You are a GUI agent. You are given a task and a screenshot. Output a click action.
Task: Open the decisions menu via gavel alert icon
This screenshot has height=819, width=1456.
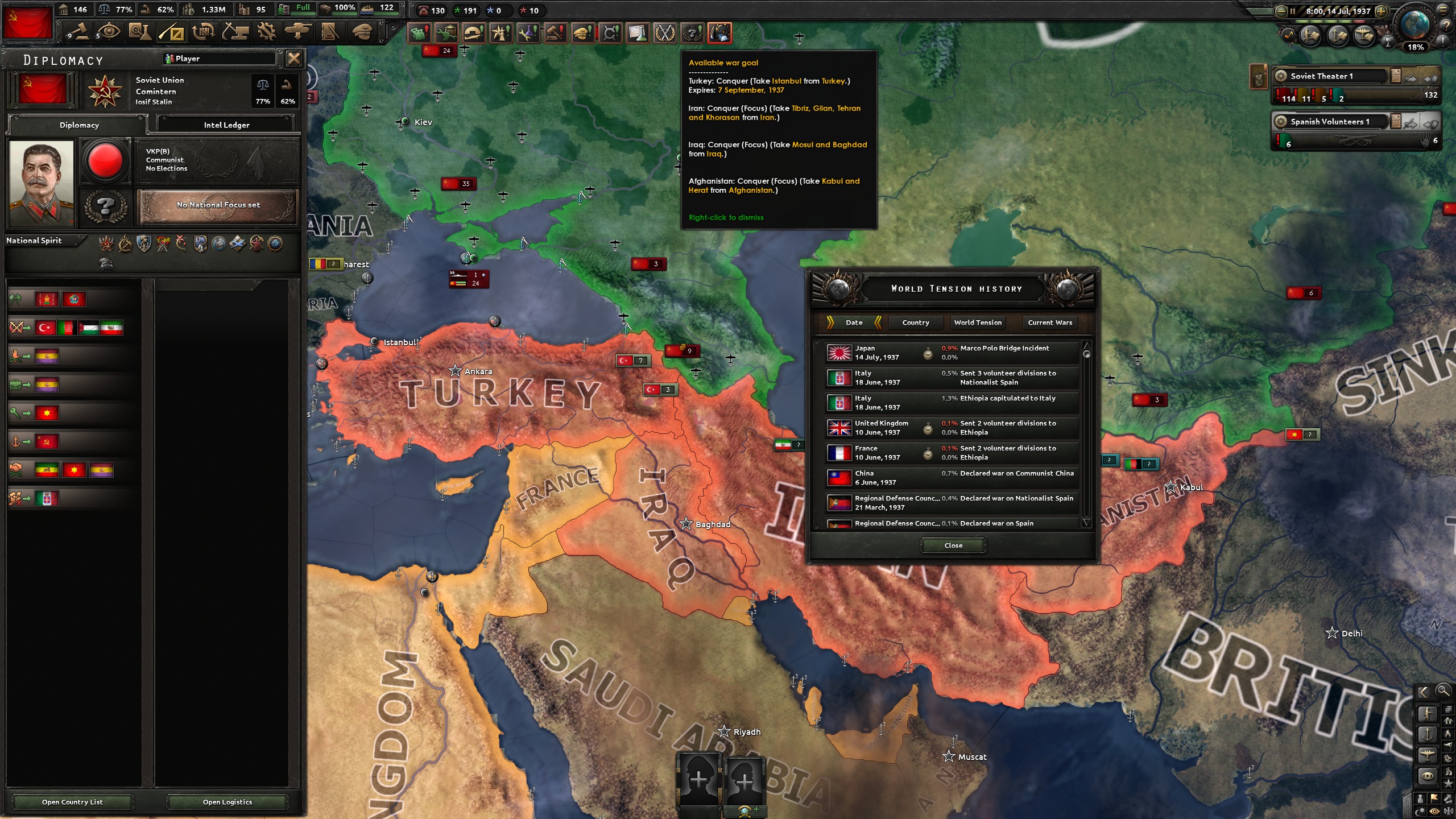click(556, 33)
